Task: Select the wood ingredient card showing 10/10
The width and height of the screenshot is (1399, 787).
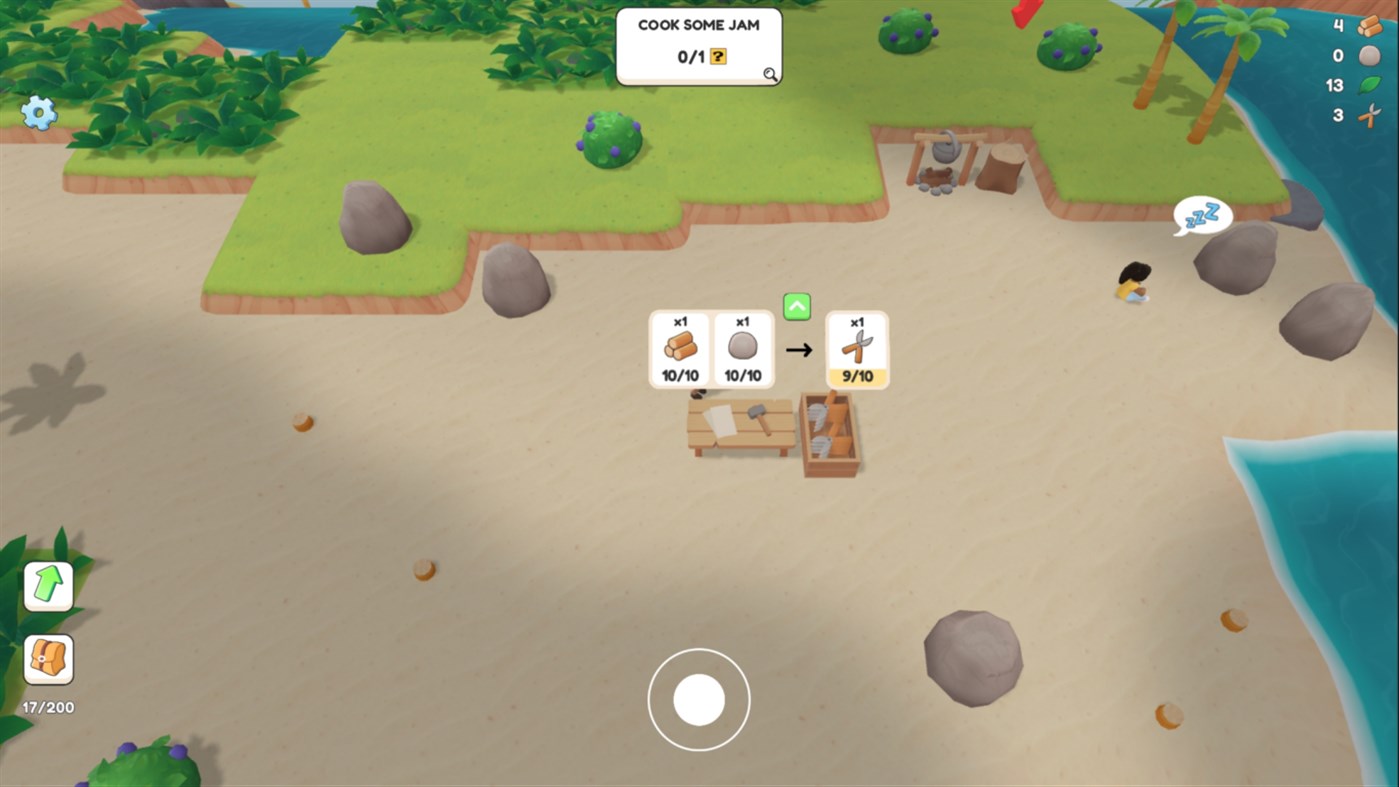Action: click(678, 349)
